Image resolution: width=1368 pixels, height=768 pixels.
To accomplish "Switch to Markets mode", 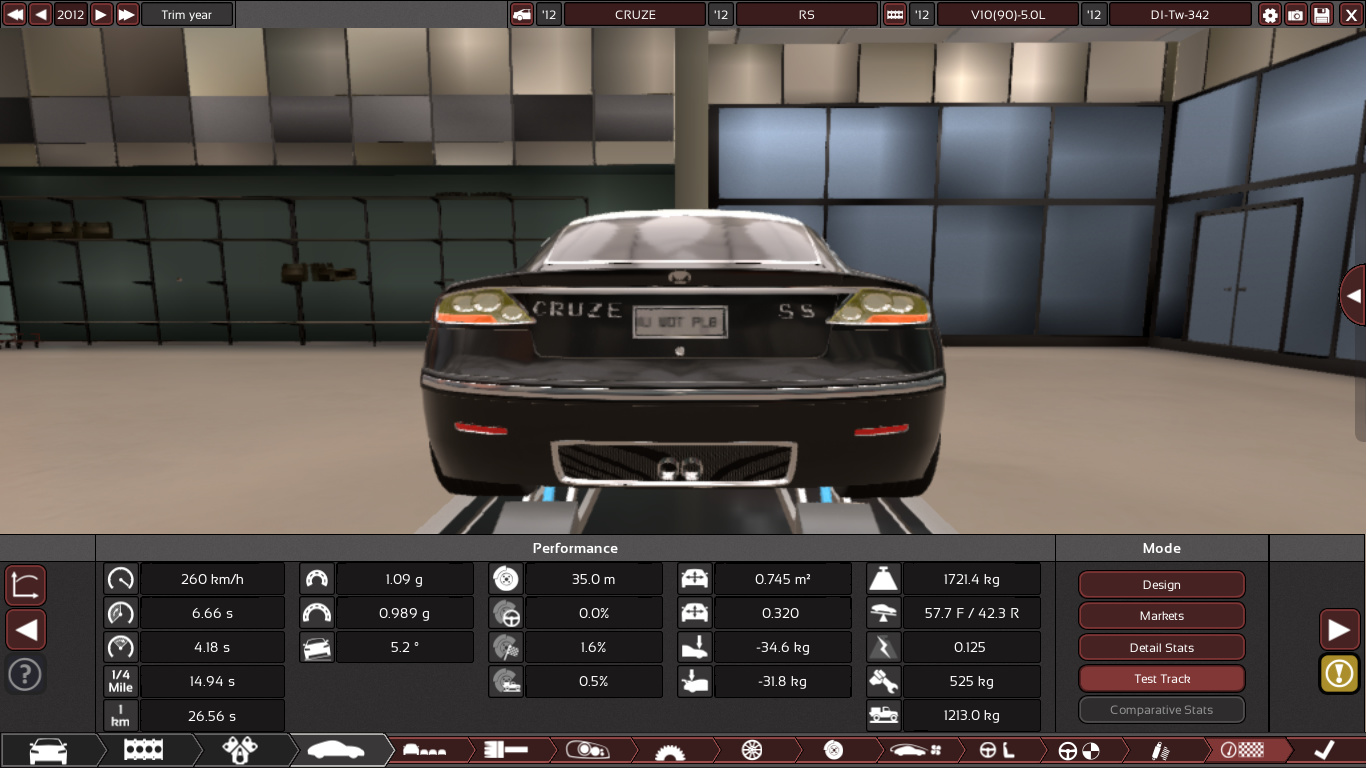I will point(1161,616).
